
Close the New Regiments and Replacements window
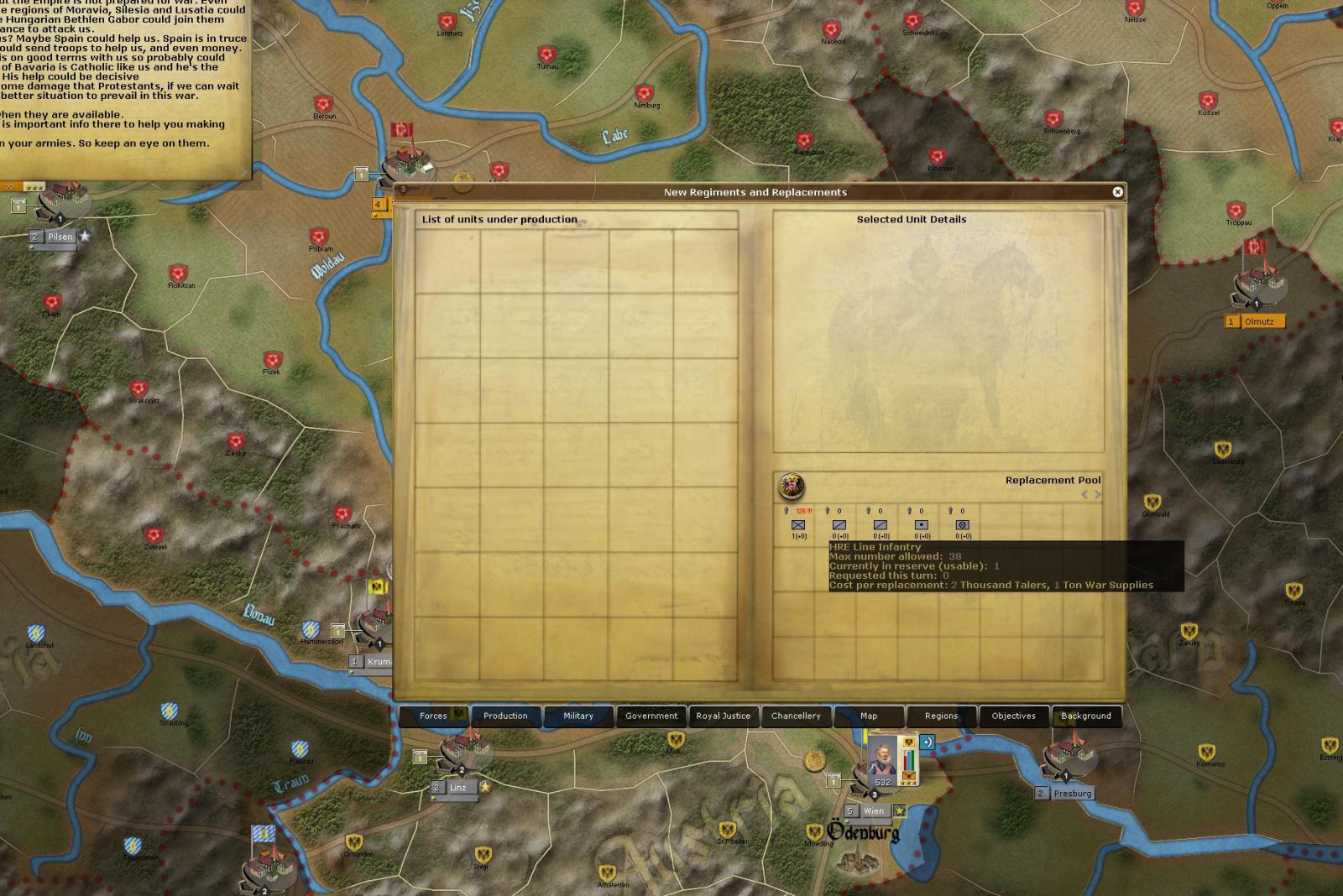(x=1117, y=192)
